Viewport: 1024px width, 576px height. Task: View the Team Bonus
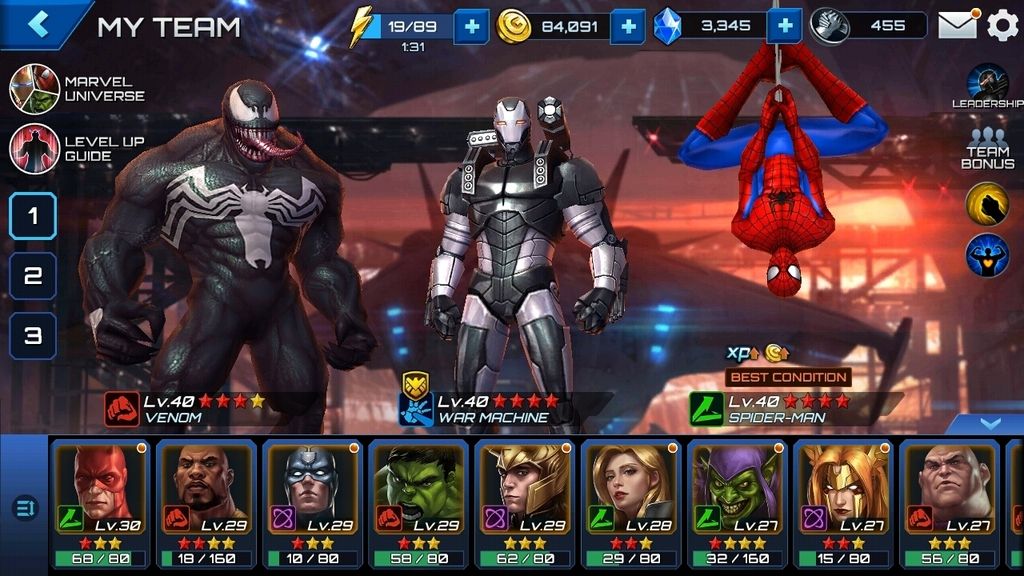[x=987, y=148]
